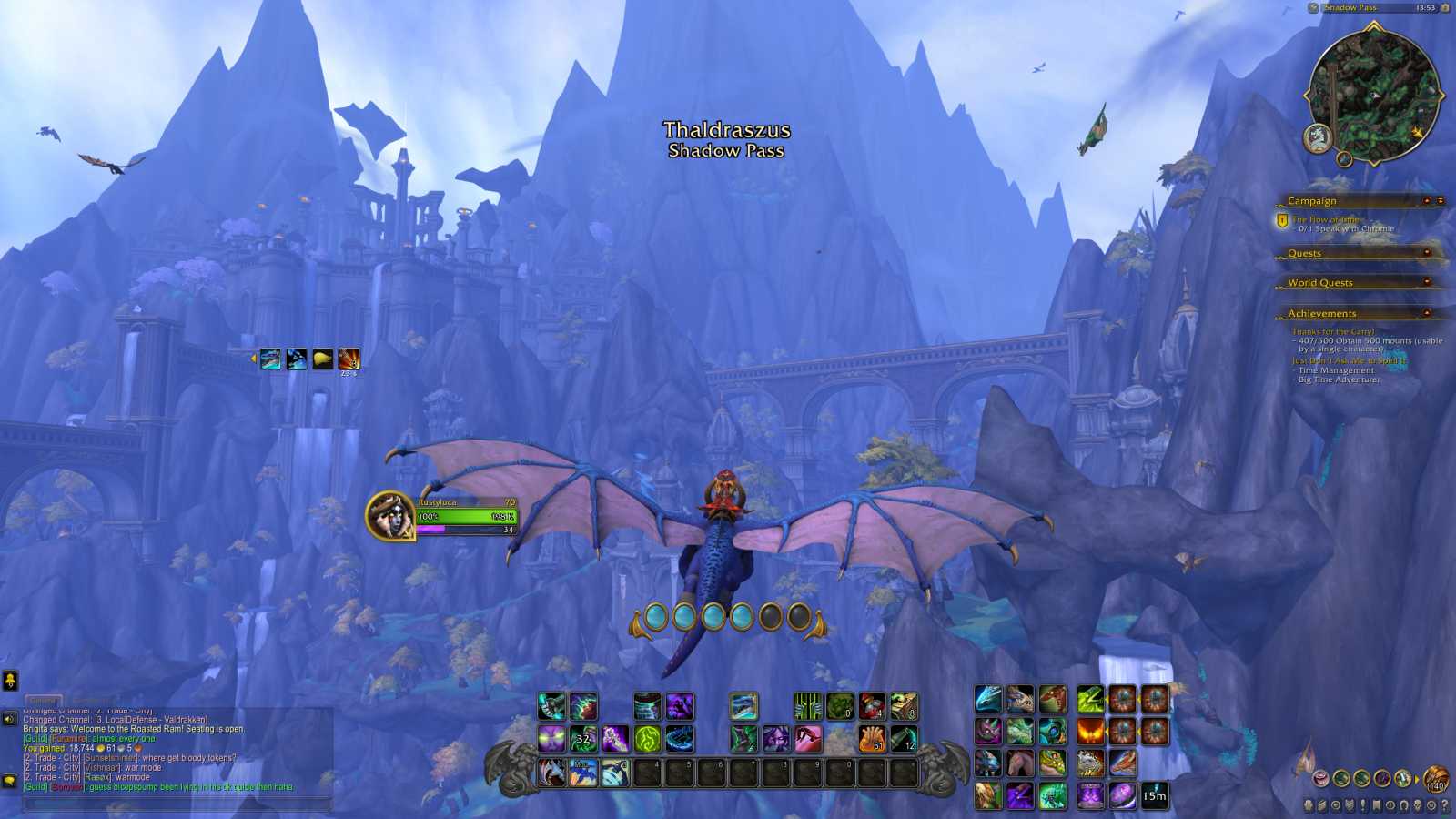Viewport: 1456px width, 819px height.
Task: Select the green fel glyph spell icon
Action: coord(646,737)
